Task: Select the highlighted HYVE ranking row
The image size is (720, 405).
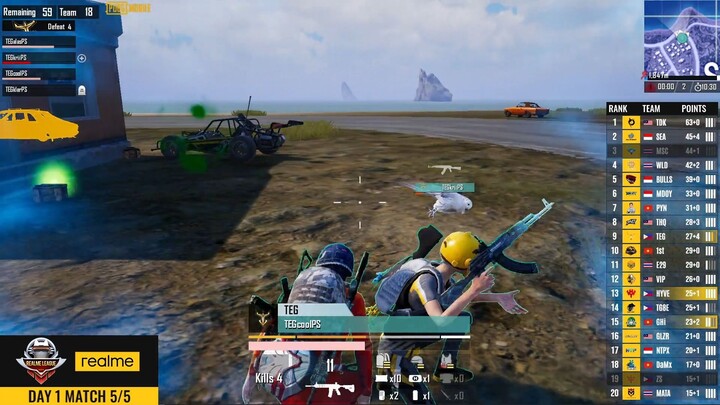Action: [x=662, y=293]
